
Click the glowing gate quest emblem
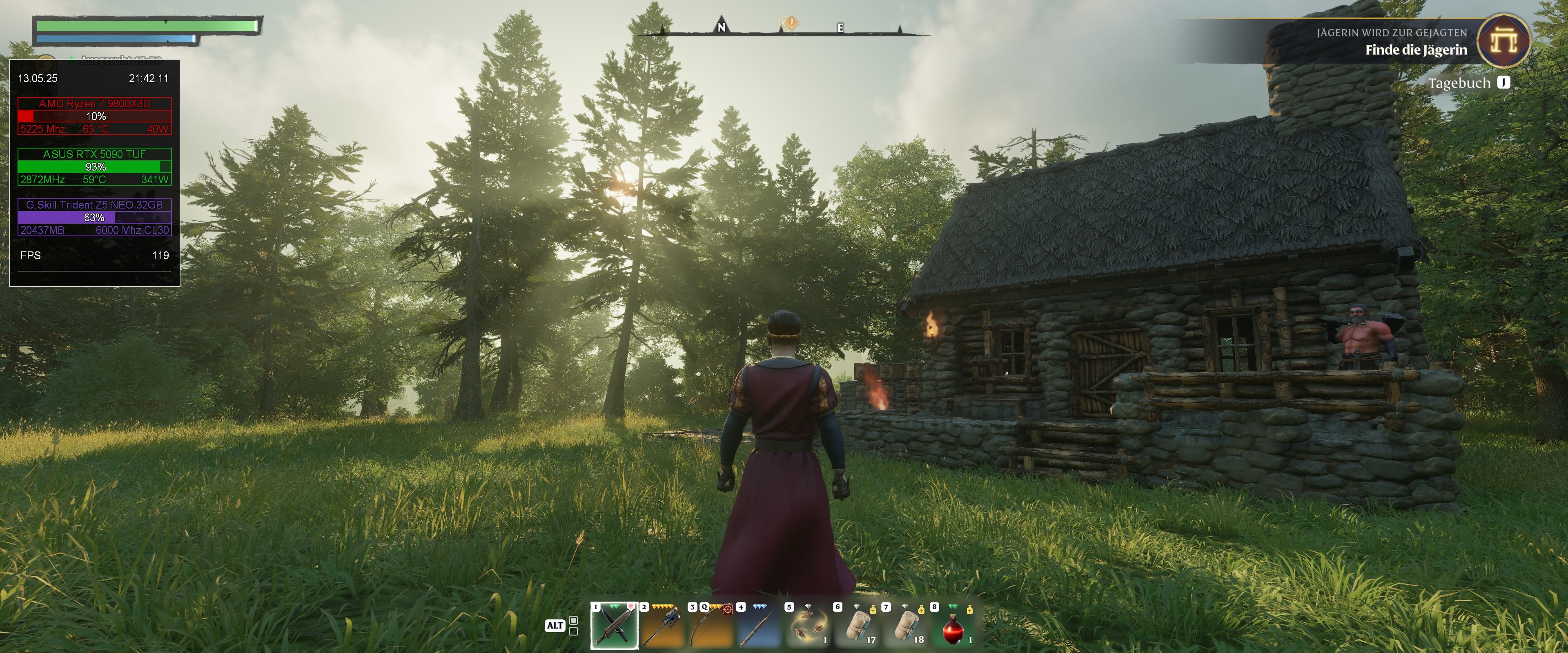(x=1503, y=41)
